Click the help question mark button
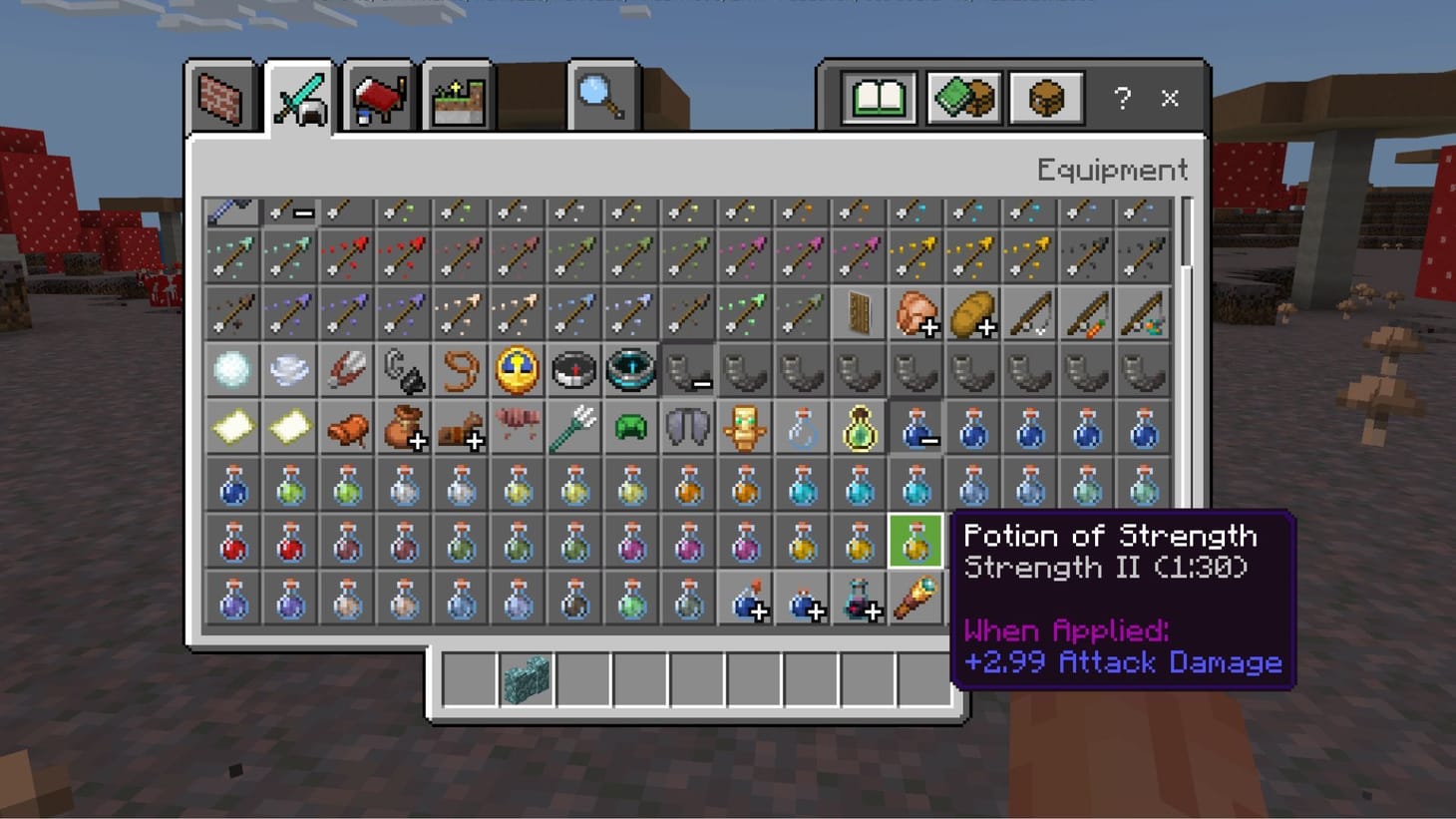1456x819 pixels. (1122, 98)
